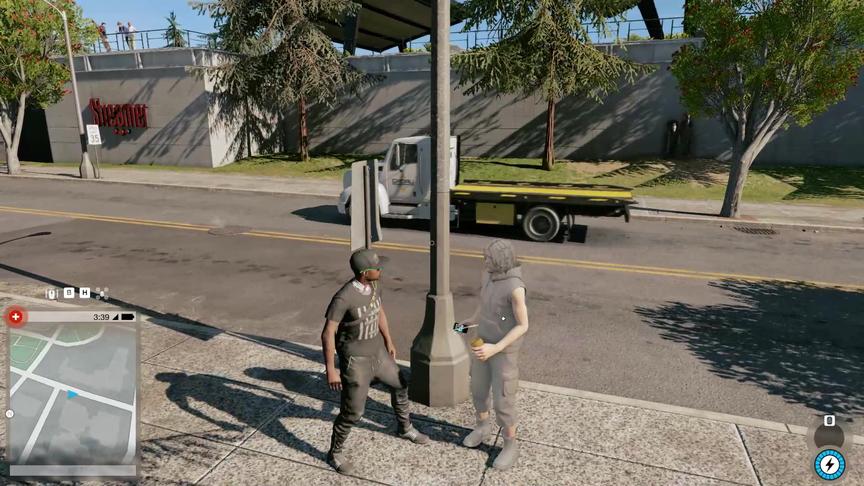Open the phone minimap
This screenshot has height=486, width=864.
(x=72, y=392)
